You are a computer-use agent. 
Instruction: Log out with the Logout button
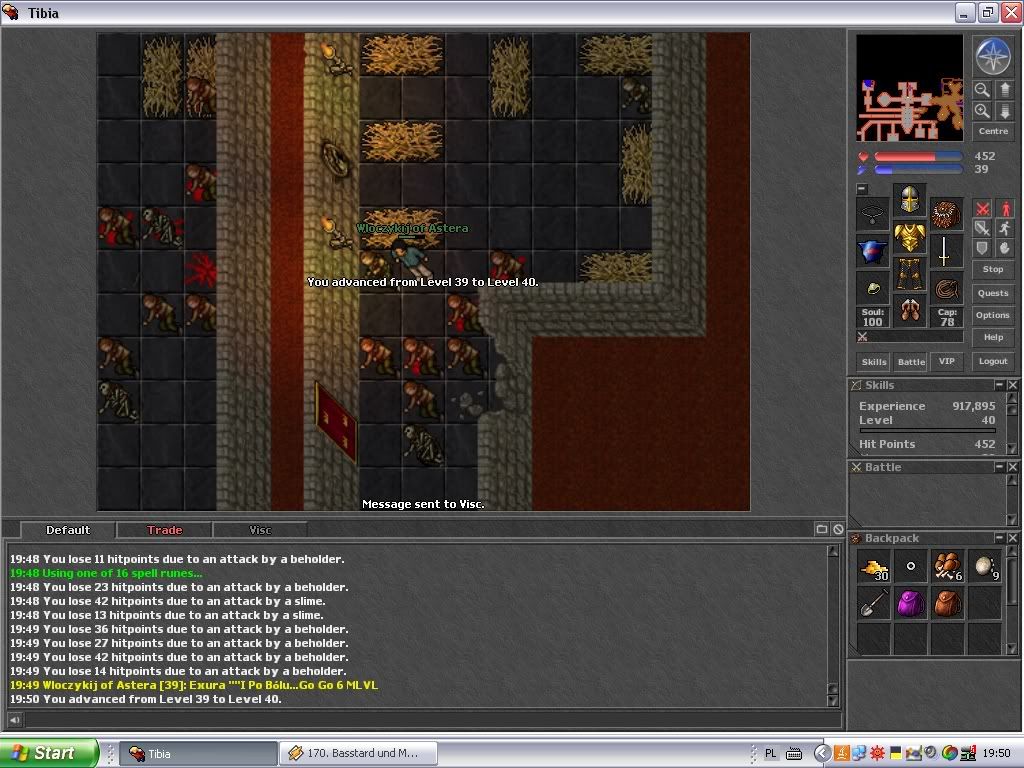coord(992,361)
